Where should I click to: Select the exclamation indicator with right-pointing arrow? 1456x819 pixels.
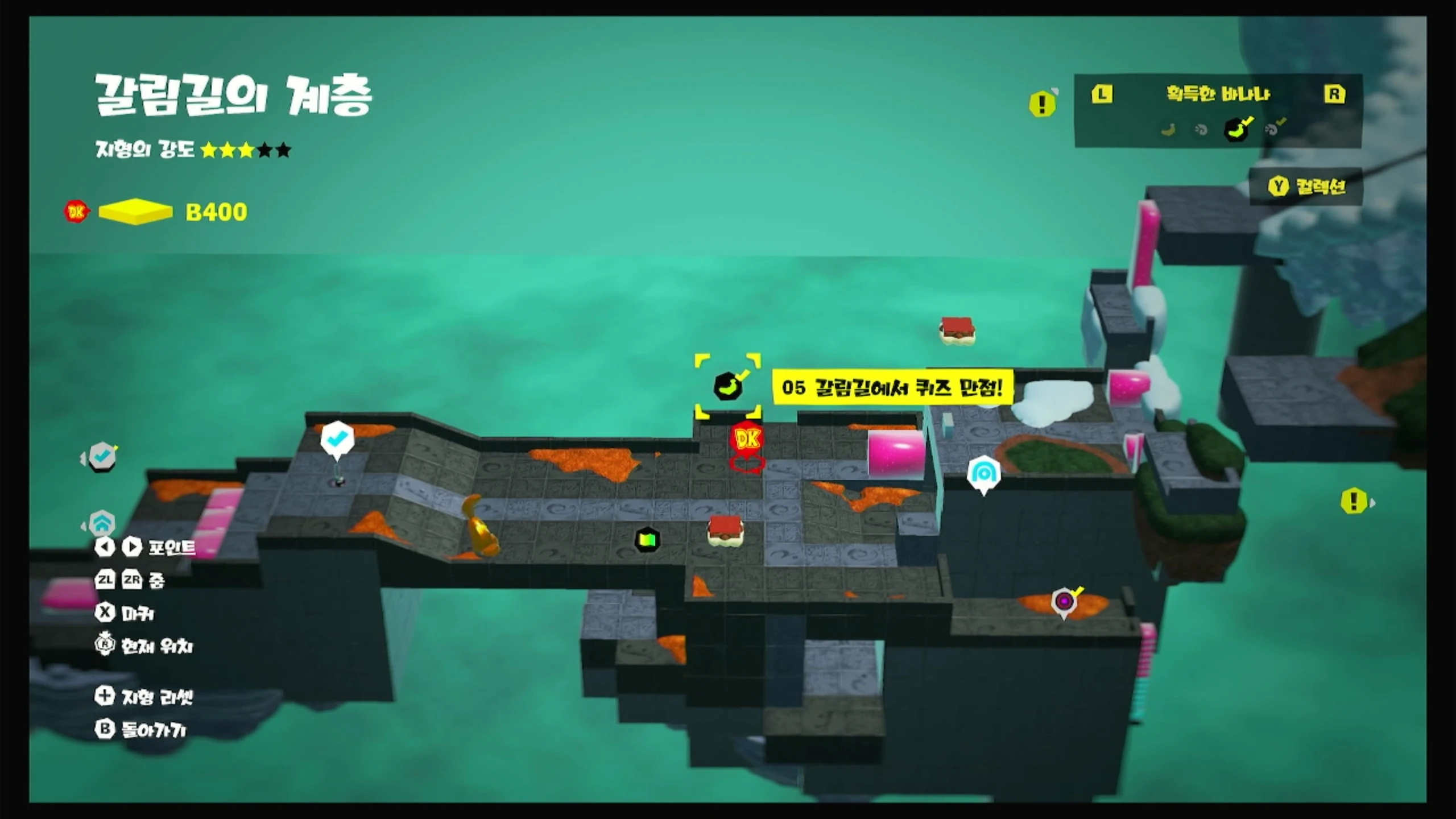pos(1354,502)
